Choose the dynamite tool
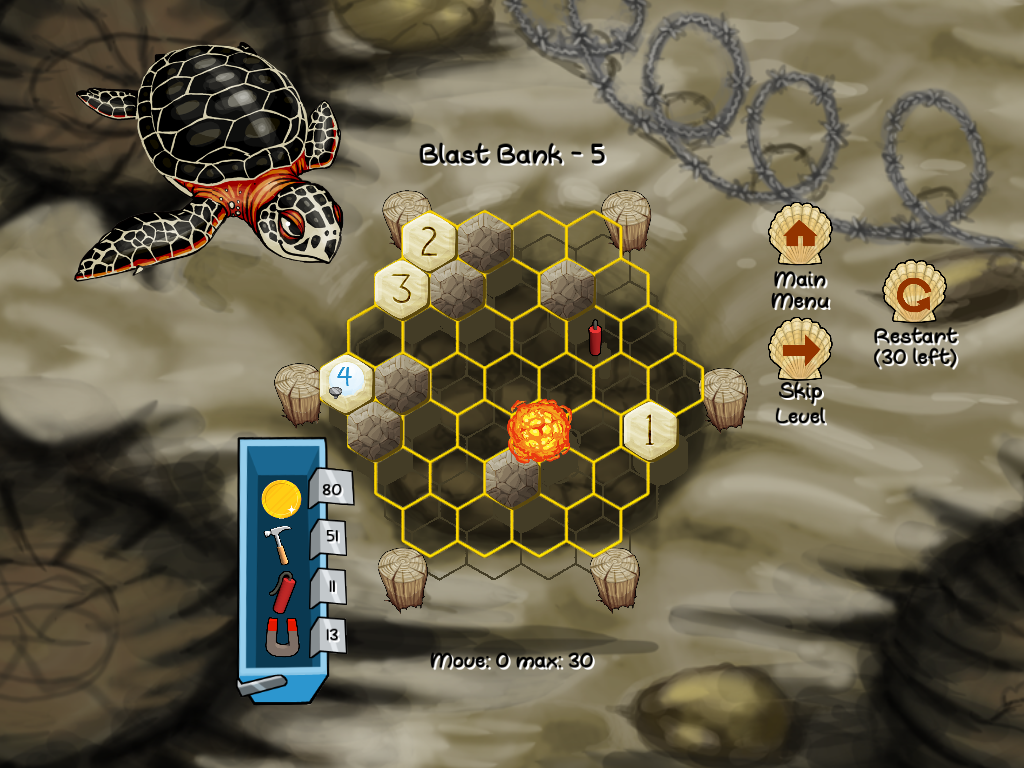The width and height of the screenshot is (1024, 768). tap(281, 593)
